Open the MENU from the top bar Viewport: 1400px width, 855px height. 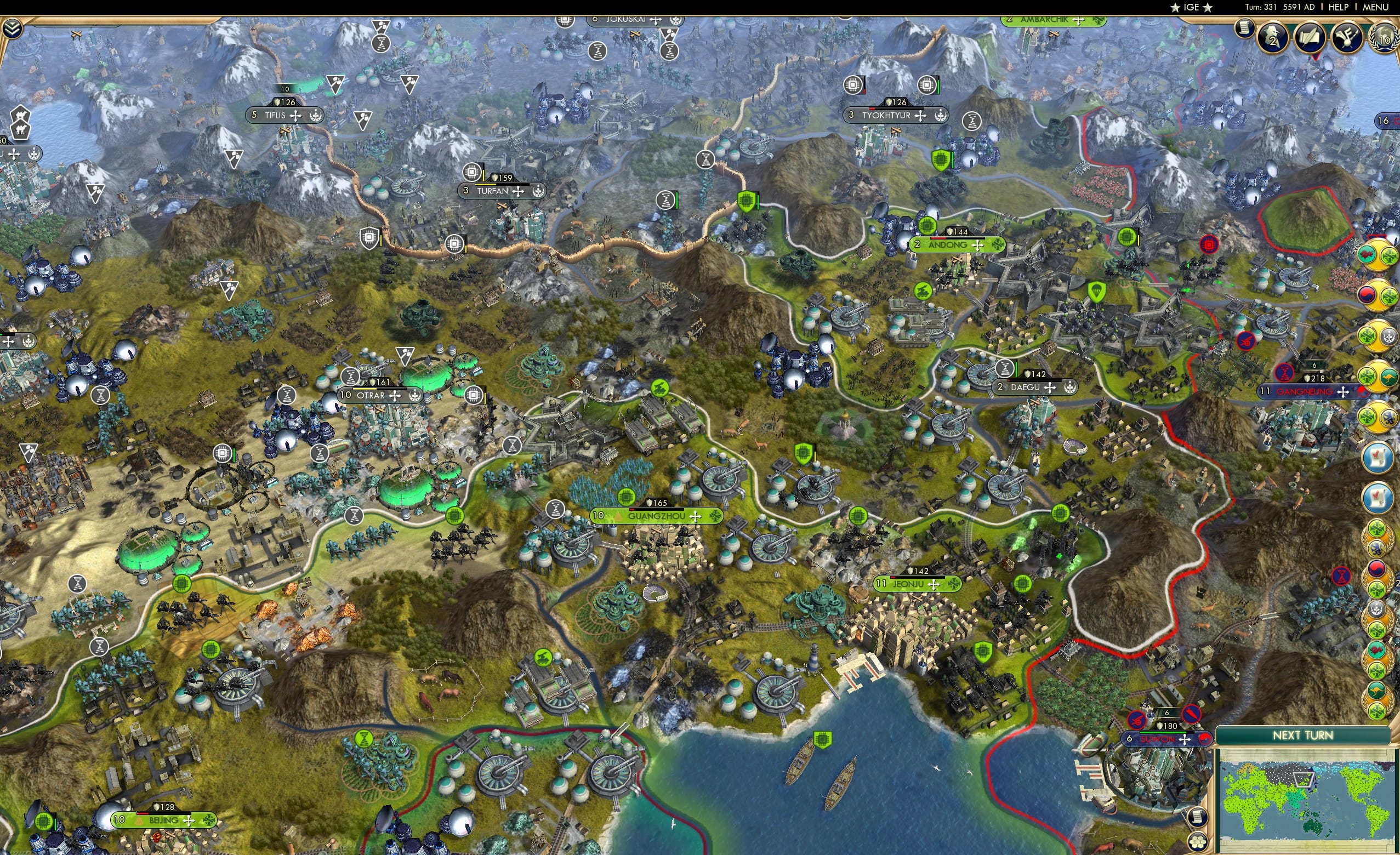pyautogui.click(x=1375, y=7)
